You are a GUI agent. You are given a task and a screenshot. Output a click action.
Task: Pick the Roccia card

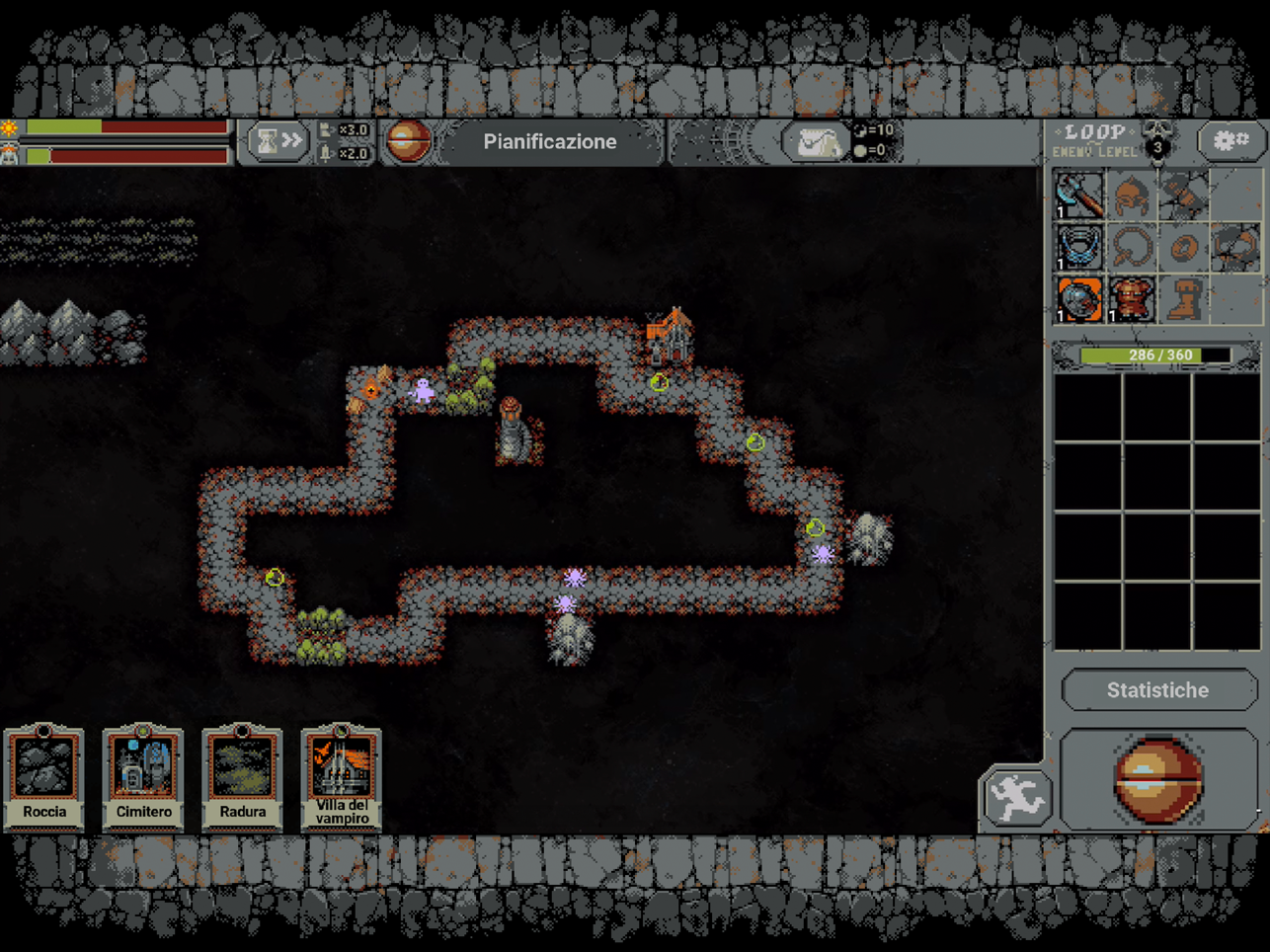pos(44,777)
